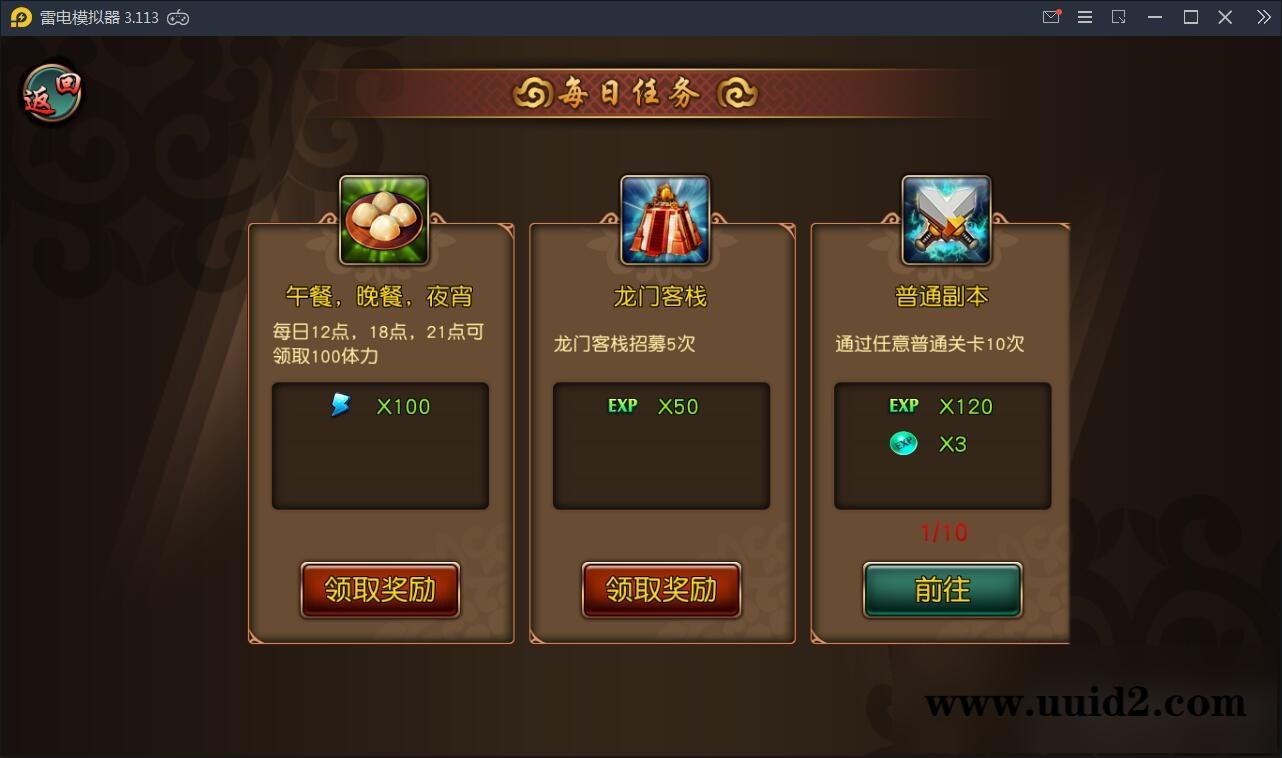The width and height of the screenshot is (1282, 758).
Task: Tap the 返回 back button
Action: [50, 91]
